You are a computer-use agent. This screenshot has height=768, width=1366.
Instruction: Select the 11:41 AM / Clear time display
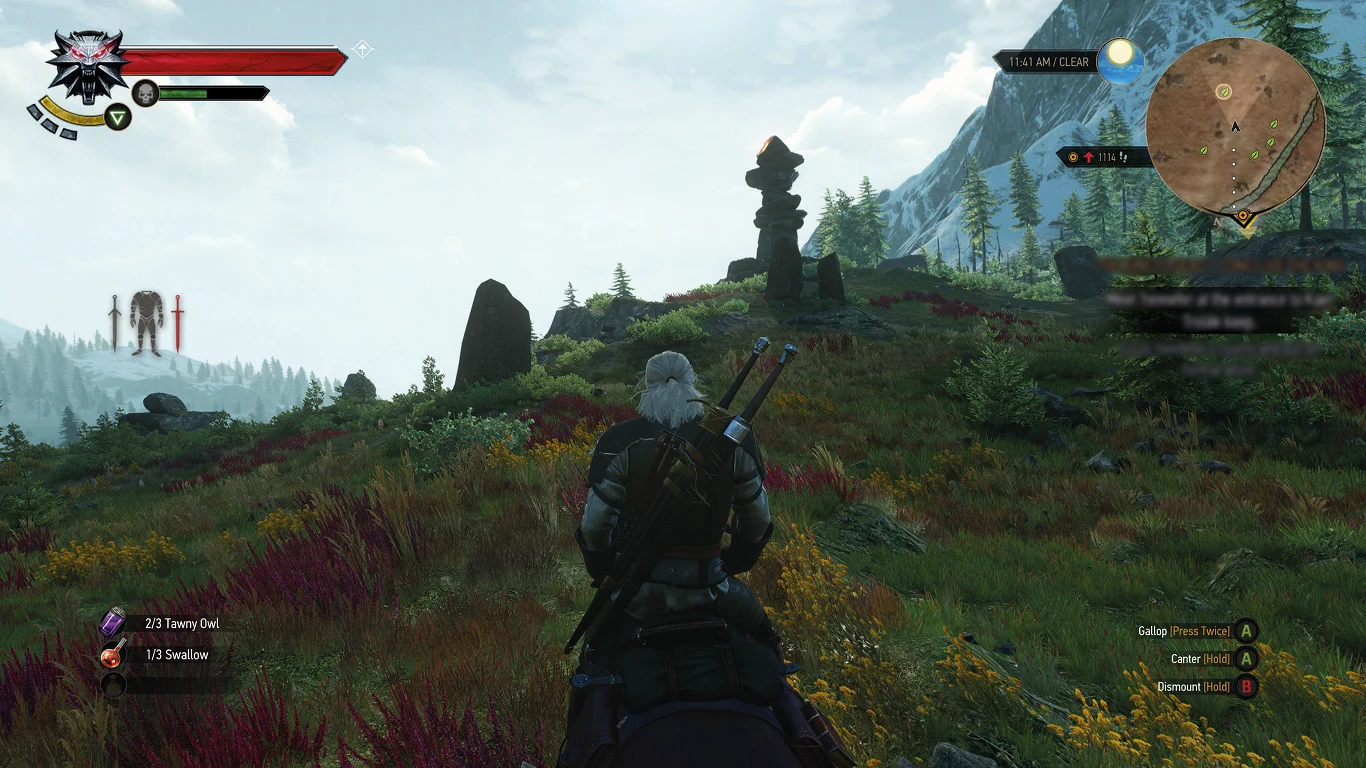pyautogui.click(x=1048, y=62)
